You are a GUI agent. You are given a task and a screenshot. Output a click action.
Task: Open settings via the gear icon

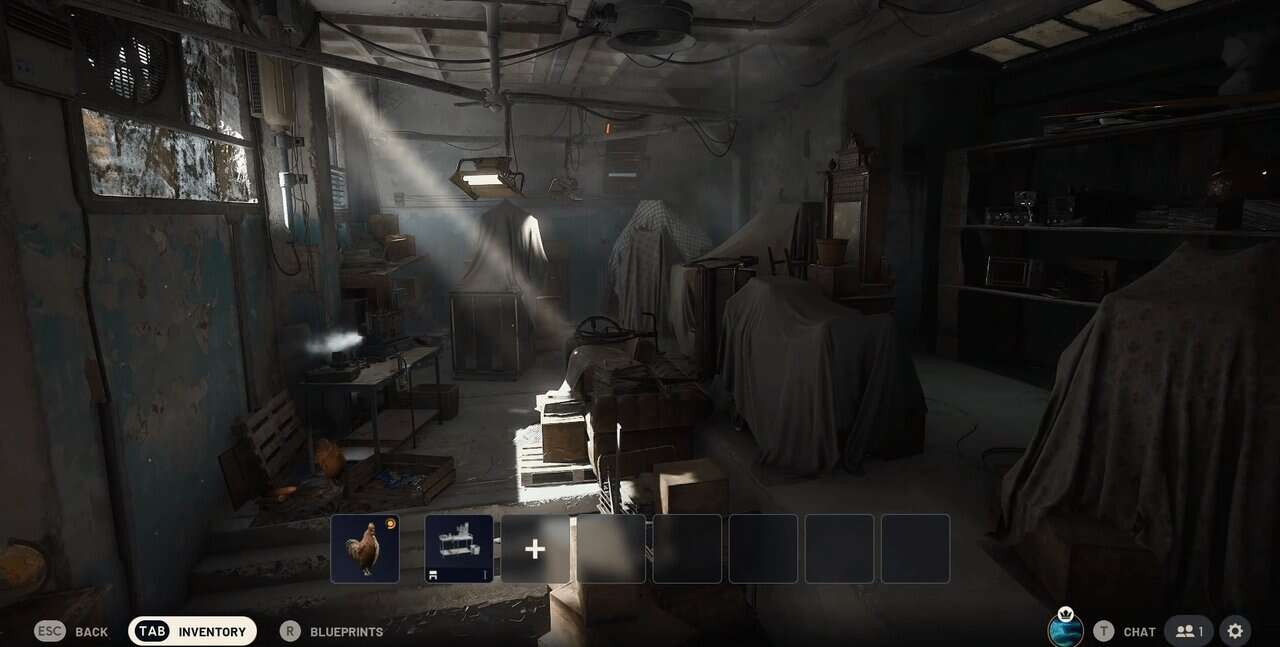pyautogui.click(x=1235, y=631)
